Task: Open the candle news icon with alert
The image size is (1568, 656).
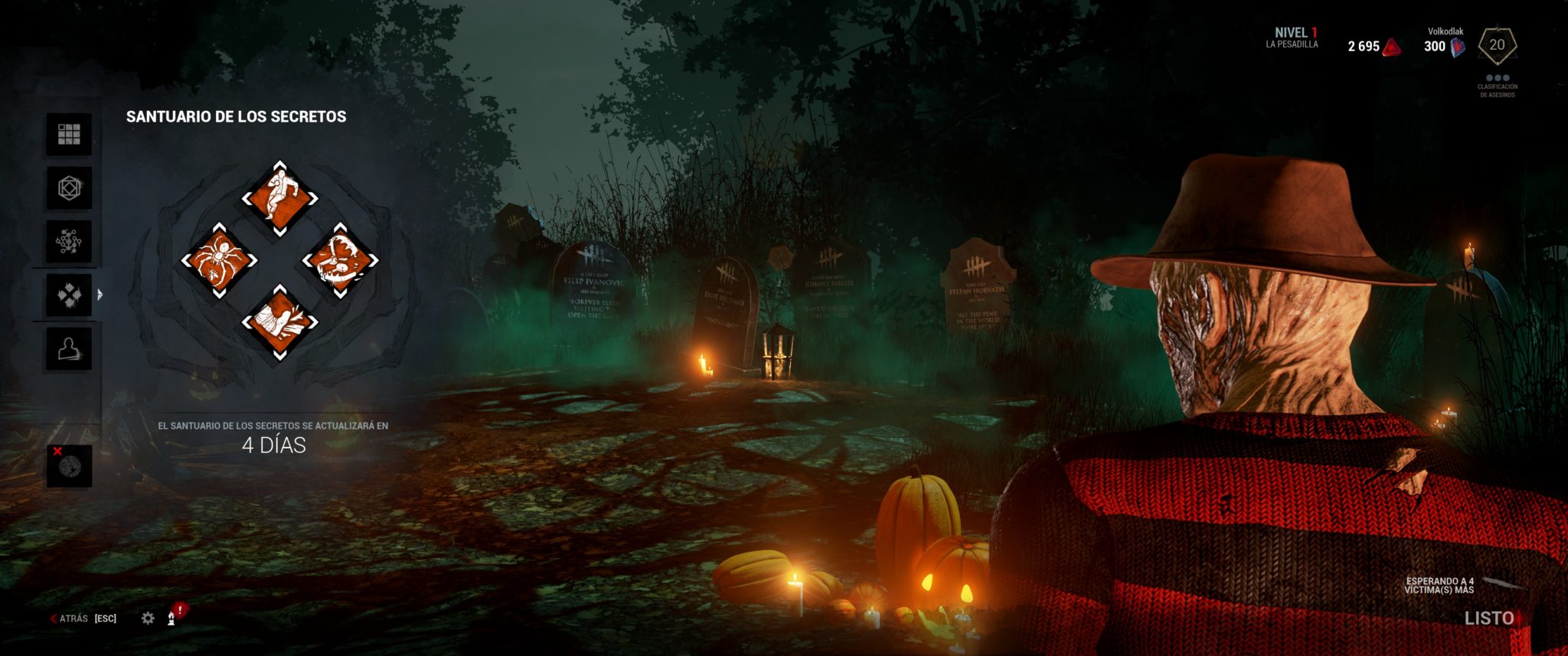Action: point(173,616)
